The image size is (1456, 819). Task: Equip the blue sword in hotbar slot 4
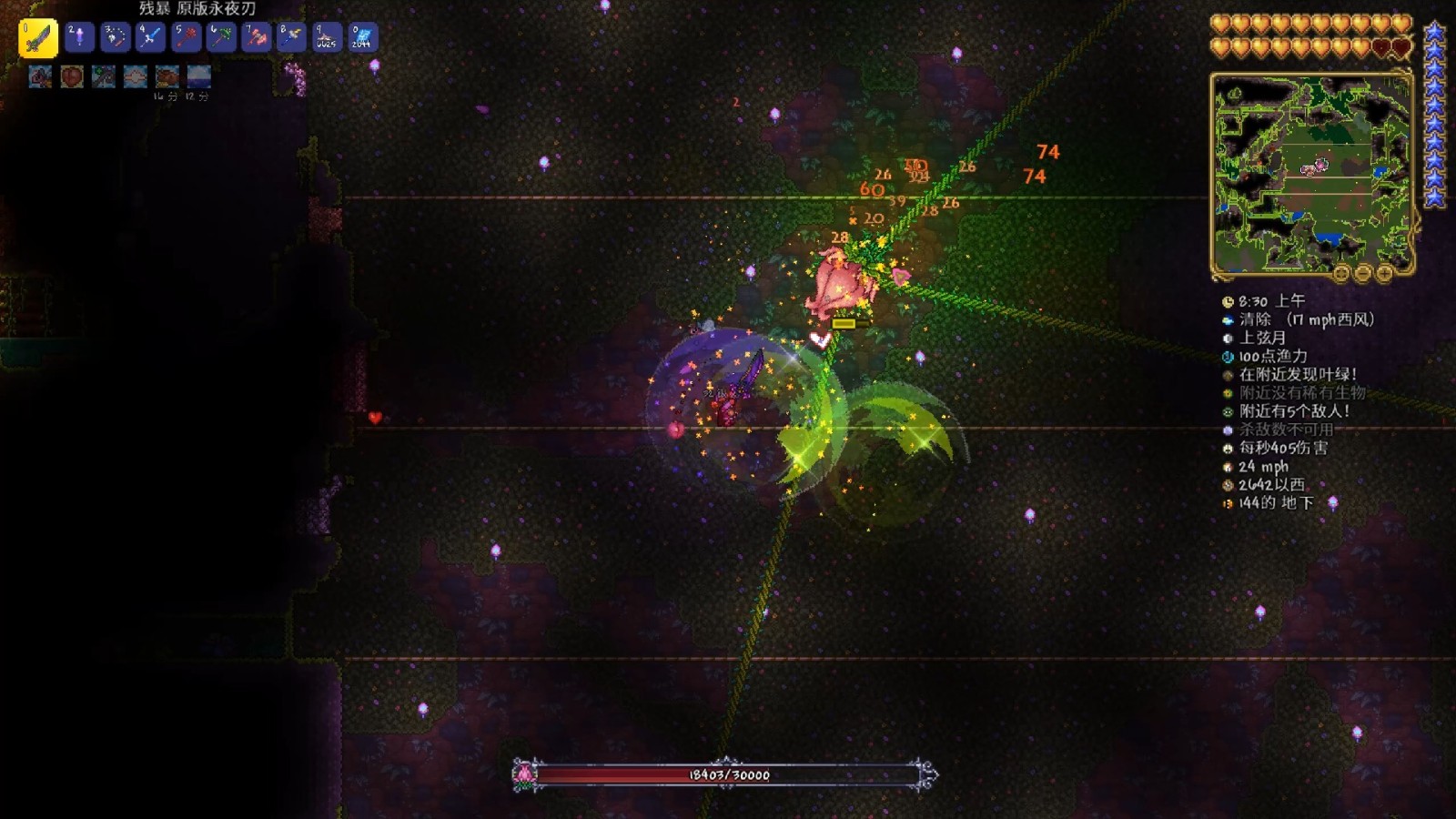pos(150,37)
